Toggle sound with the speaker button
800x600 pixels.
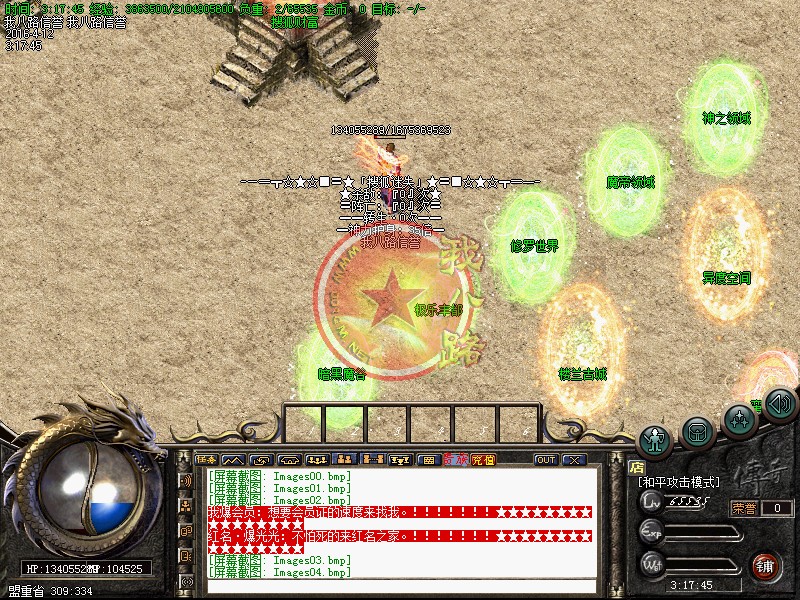tap(781, 403)
